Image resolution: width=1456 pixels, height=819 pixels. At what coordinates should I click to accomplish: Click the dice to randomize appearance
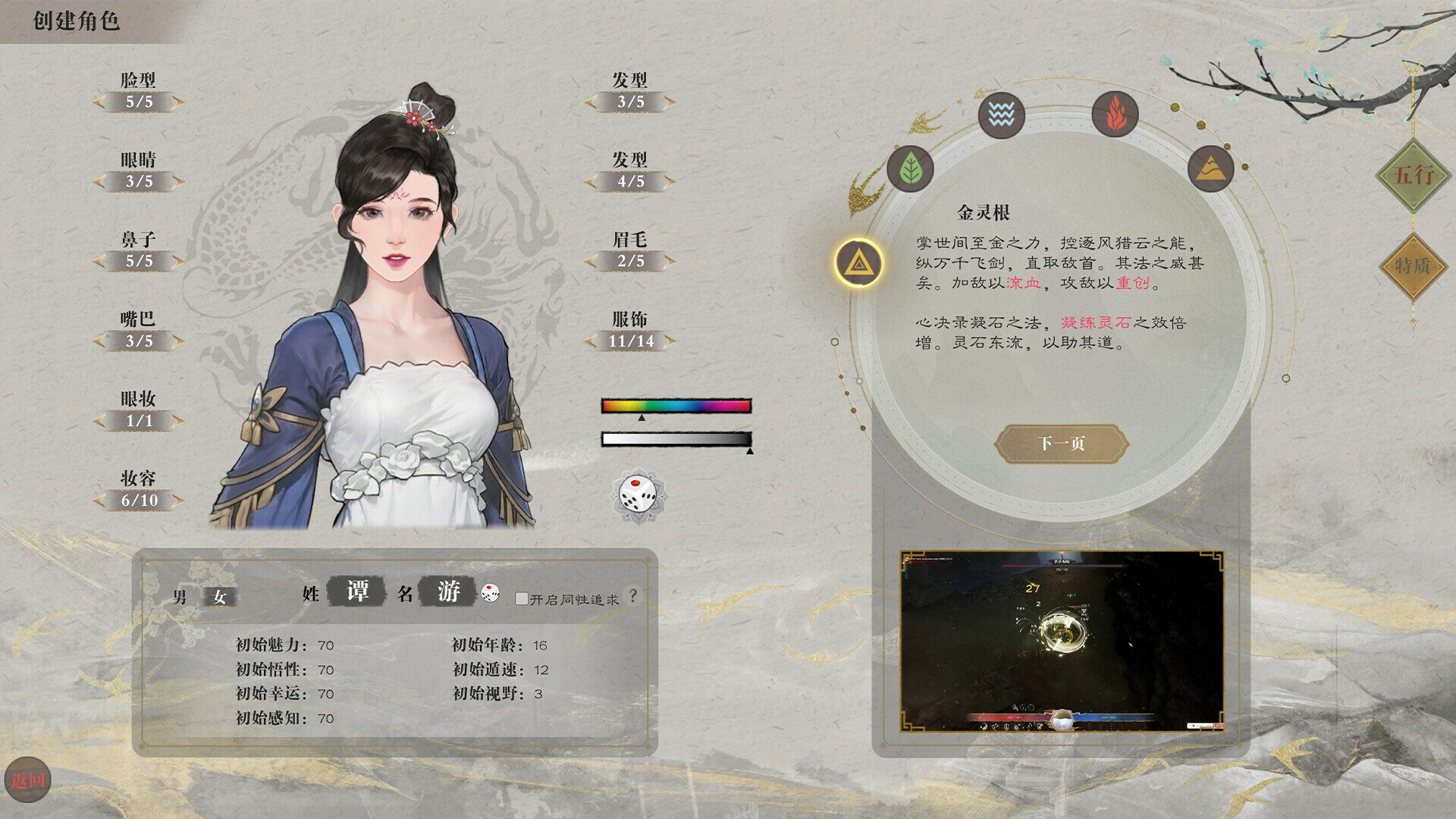pos(637,494)
